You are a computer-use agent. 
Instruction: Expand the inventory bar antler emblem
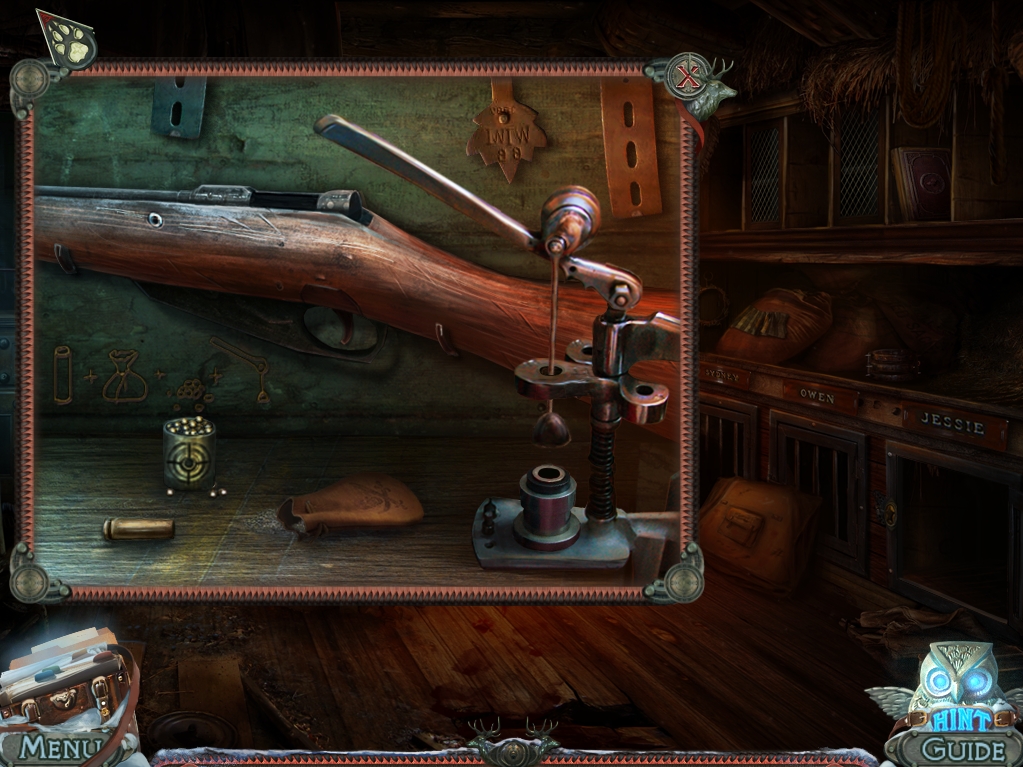pyautogui.click(x=513, y=747)
